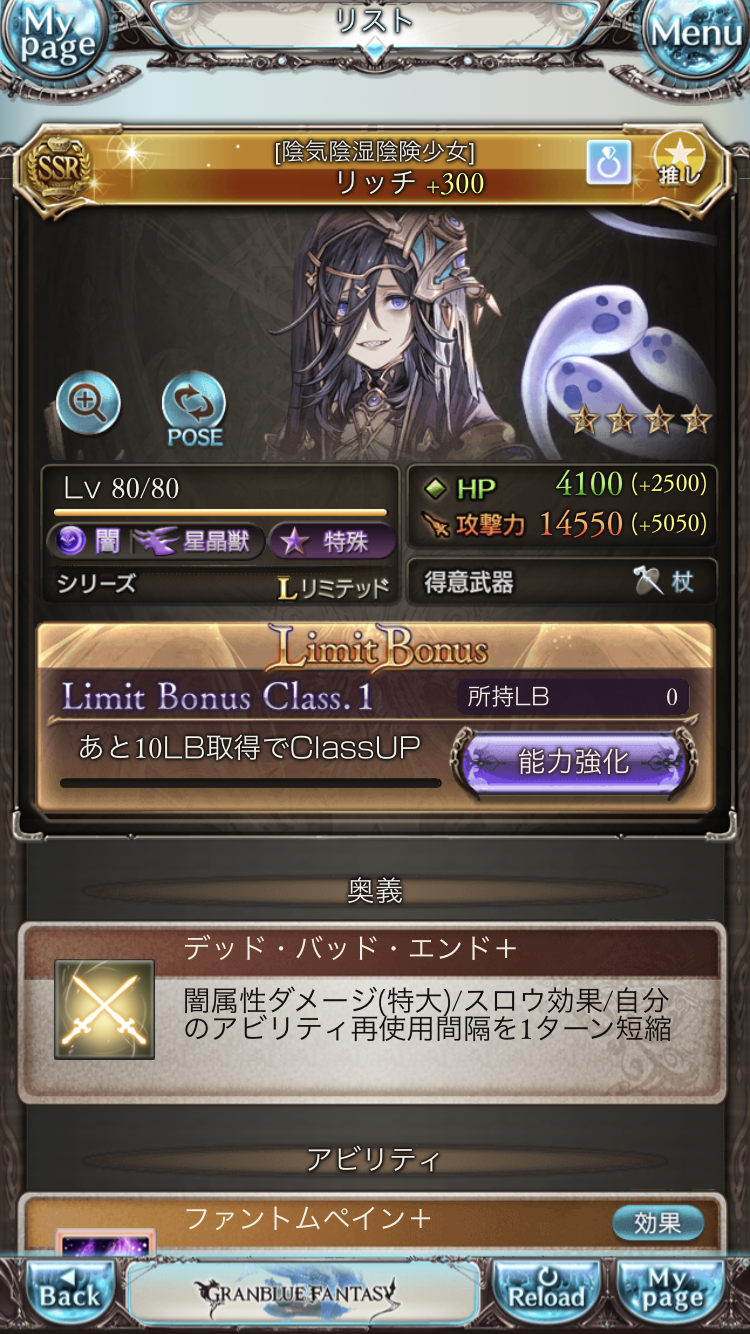Tap the magnifier zoom icon on portrait
The image size is (750, 1334).
point(88,403)
